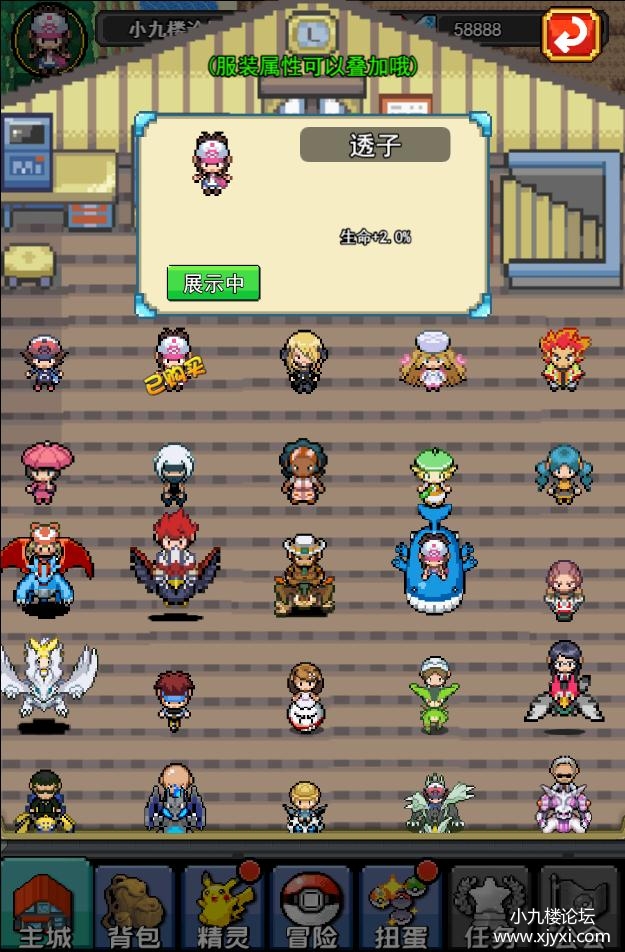Pick the white dragon mount costume
Viewport: 625px width, 952px height.
point(46,678)
